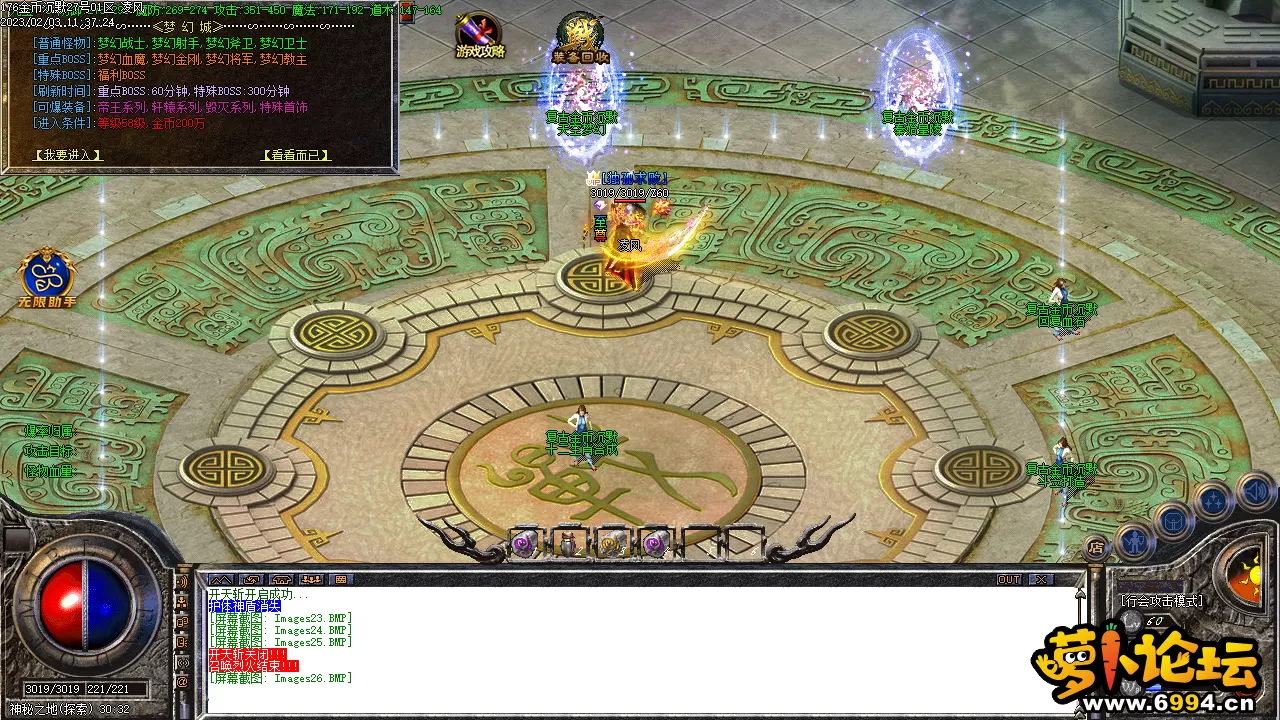Open the bag round button
The width and height of the screenshot is (1280, 720).
pos(1172,520)
